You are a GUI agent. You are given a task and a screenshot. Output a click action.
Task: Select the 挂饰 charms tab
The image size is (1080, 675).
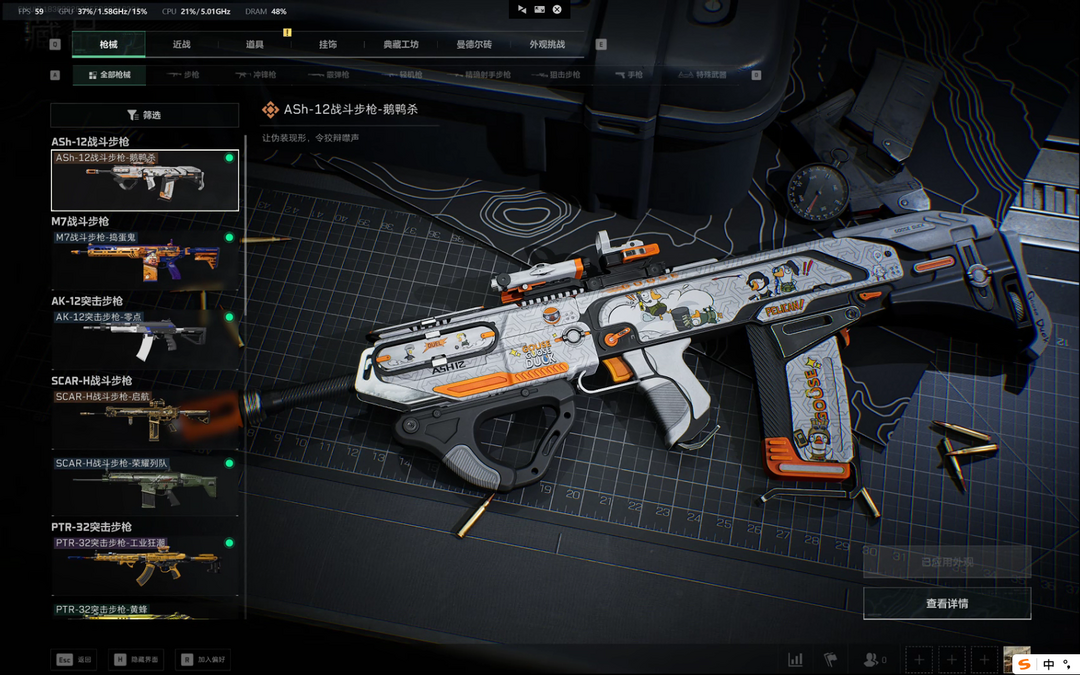[x=328, y=45]
